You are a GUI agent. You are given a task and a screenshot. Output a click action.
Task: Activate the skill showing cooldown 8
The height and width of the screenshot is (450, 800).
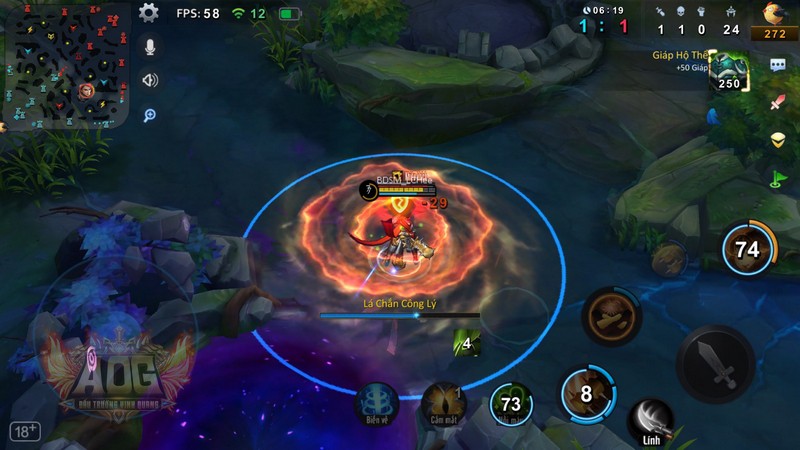tap(586, 393)
